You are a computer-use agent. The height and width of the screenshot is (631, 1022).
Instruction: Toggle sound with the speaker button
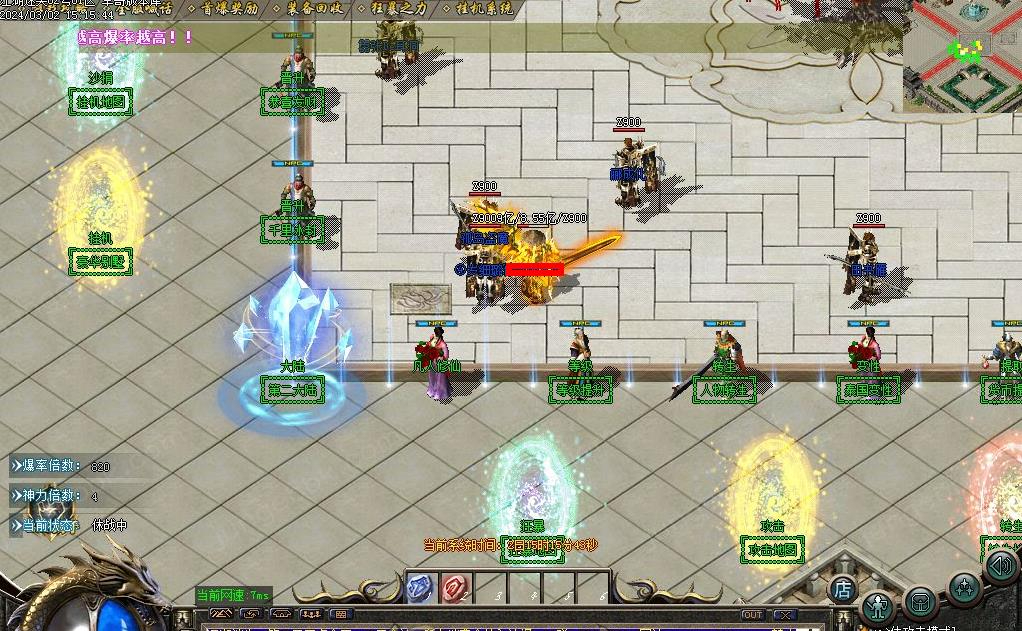tap(1000, 566)
